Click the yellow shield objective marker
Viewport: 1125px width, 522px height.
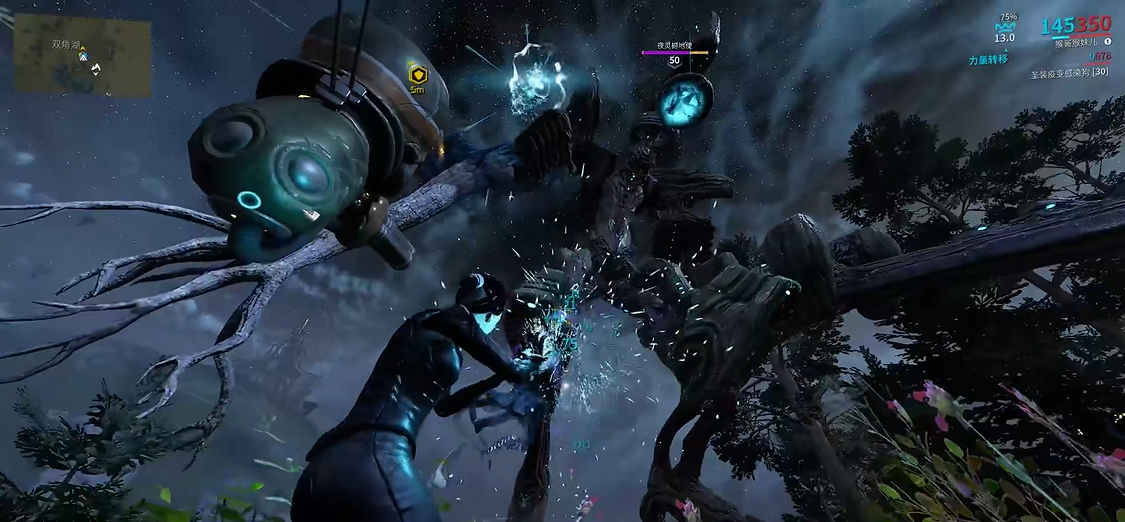tap(417, 74)
